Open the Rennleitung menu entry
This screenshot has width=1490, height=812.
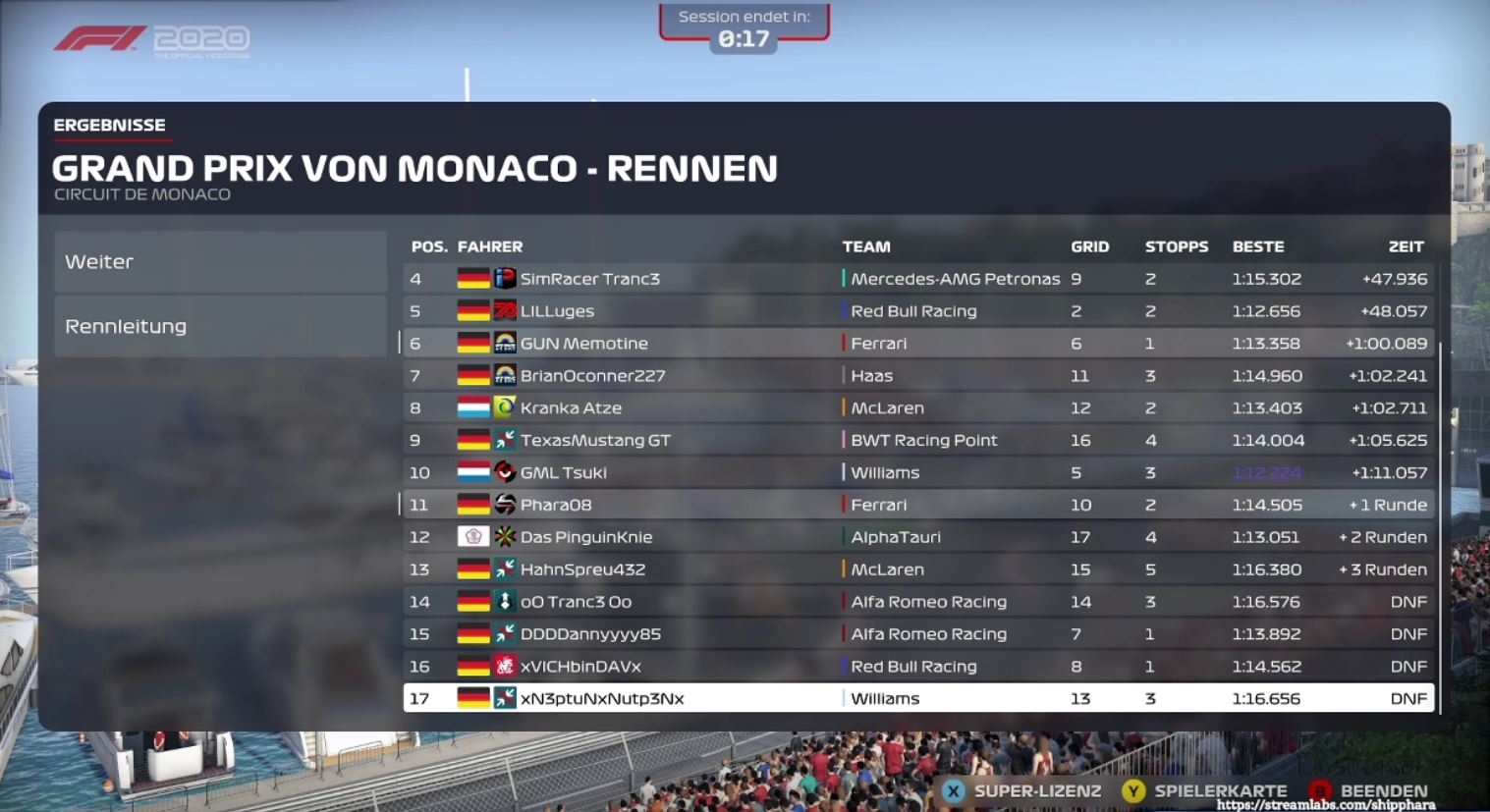pyautogui.click(x=220, y=327)
